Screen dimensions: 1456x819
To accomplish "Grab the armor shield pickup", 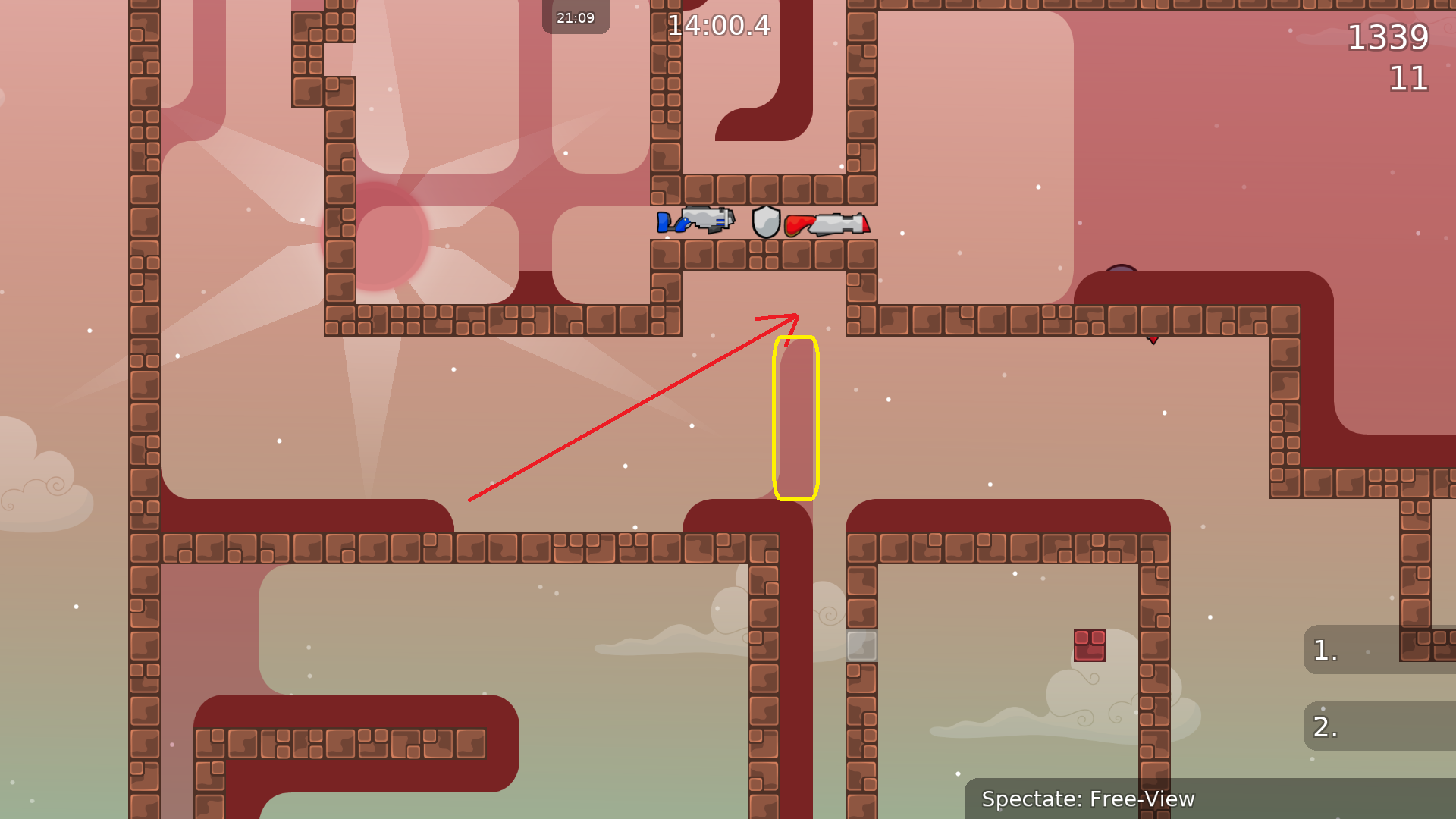I will 765,222.
